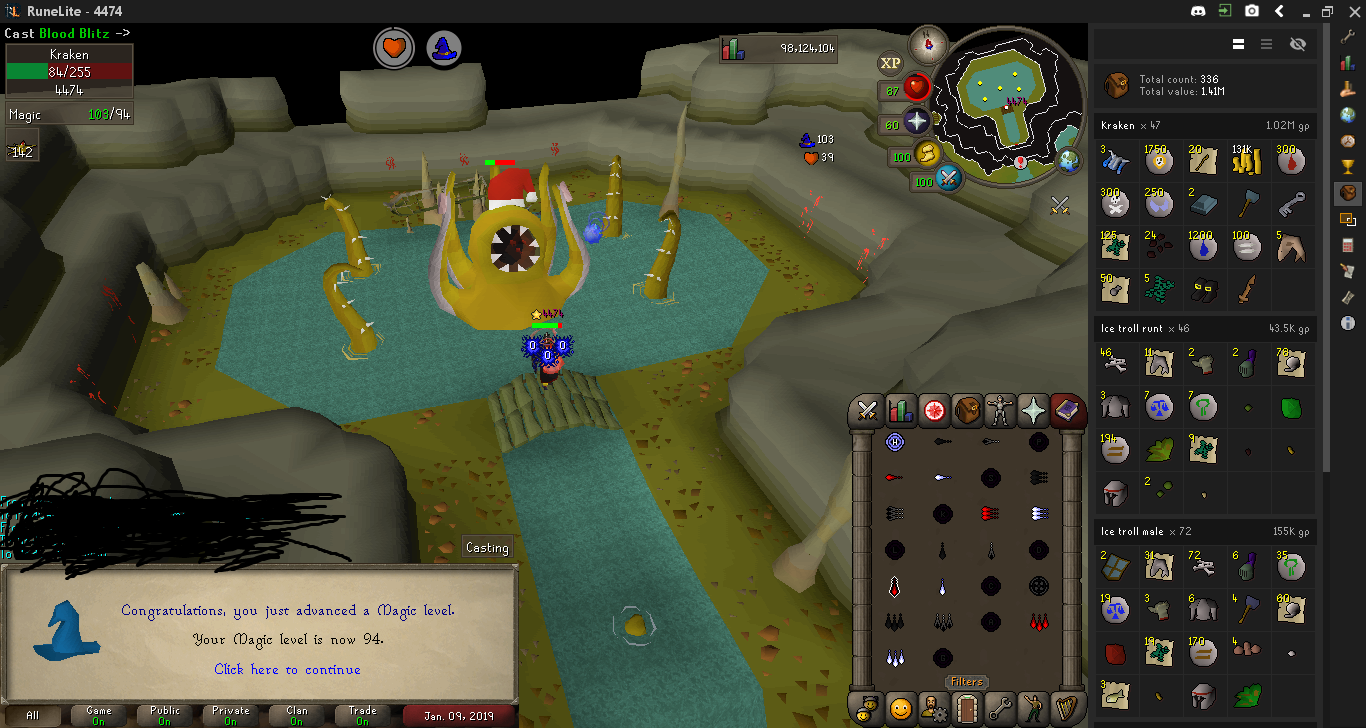Switch to the Skills tab
Viewport: 1366px width, 728px height.
[x=900, y=410]
